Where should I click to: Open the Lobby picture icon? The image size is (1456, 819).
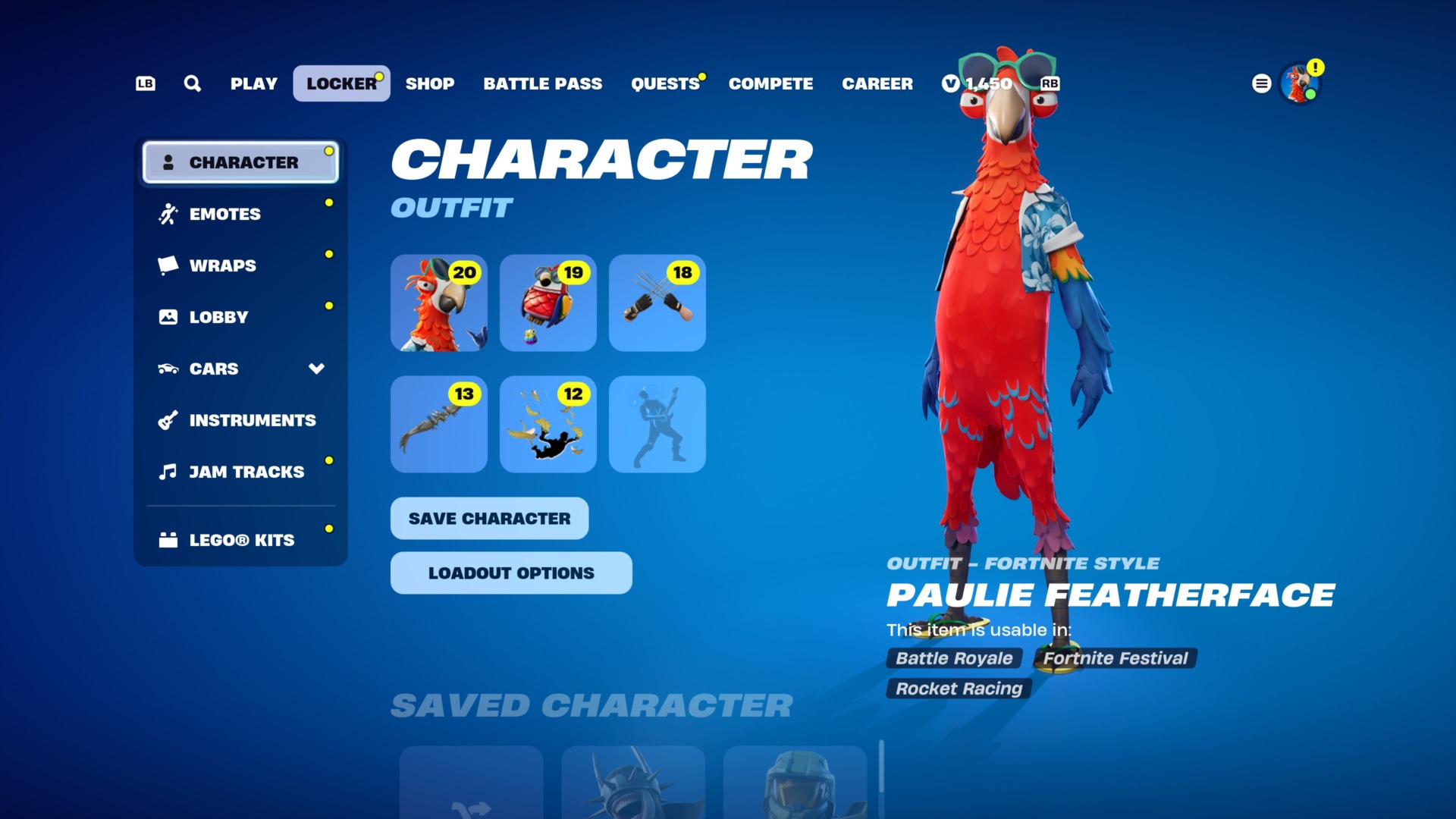[168, 316]
